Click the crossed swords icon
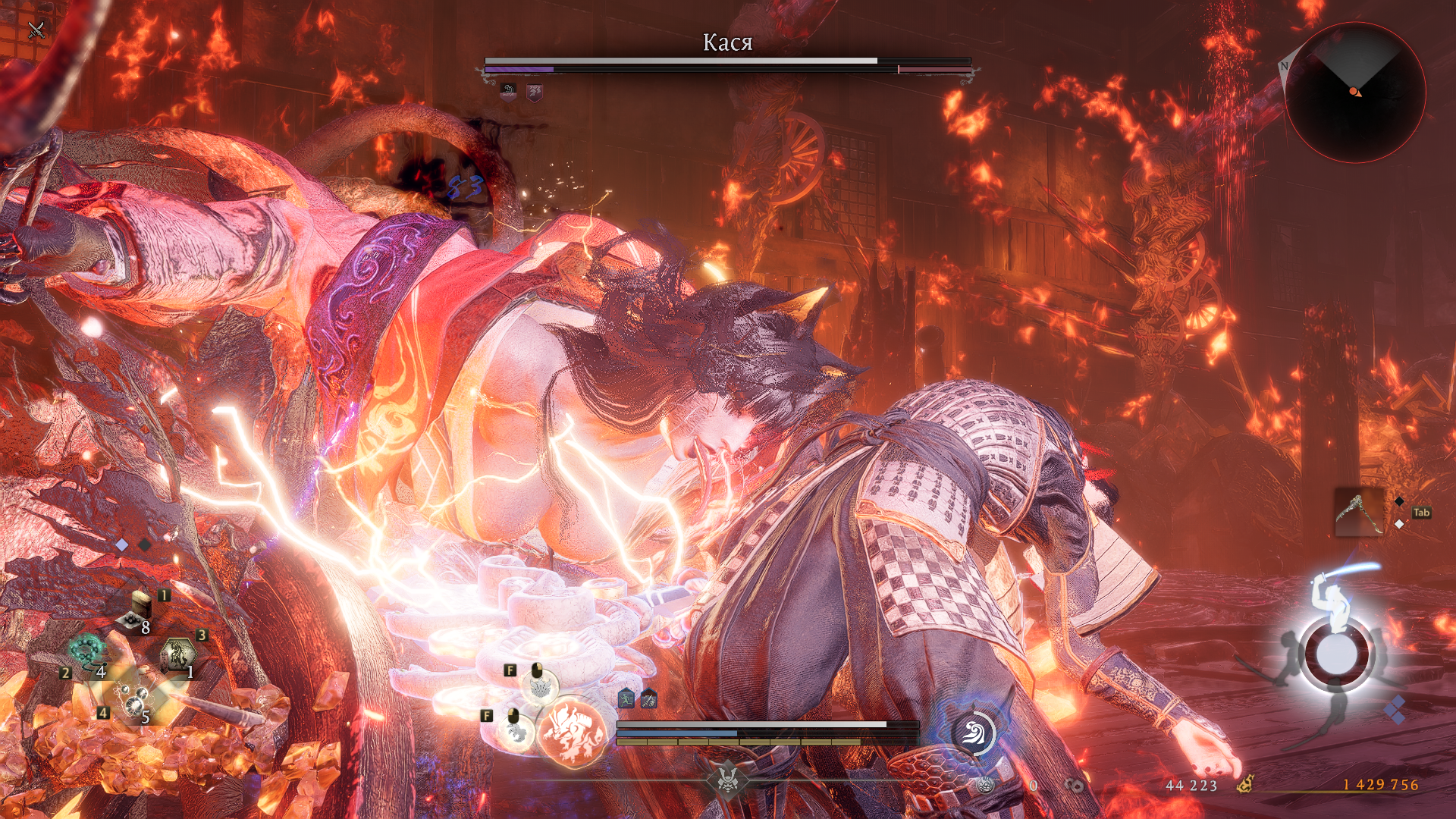 36,30
